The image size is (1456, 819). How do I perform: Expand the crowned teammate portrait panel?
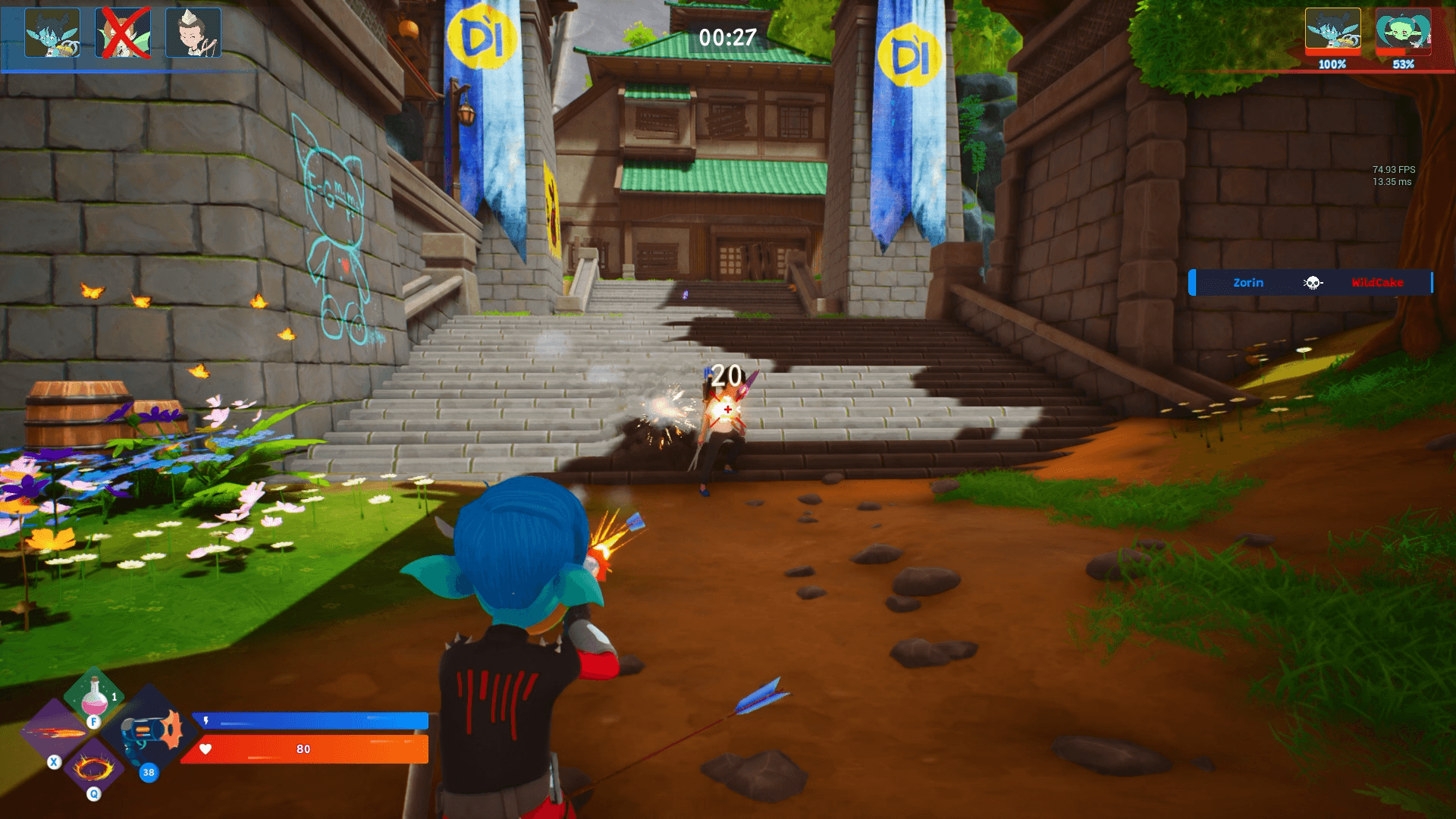pos(193,31)
